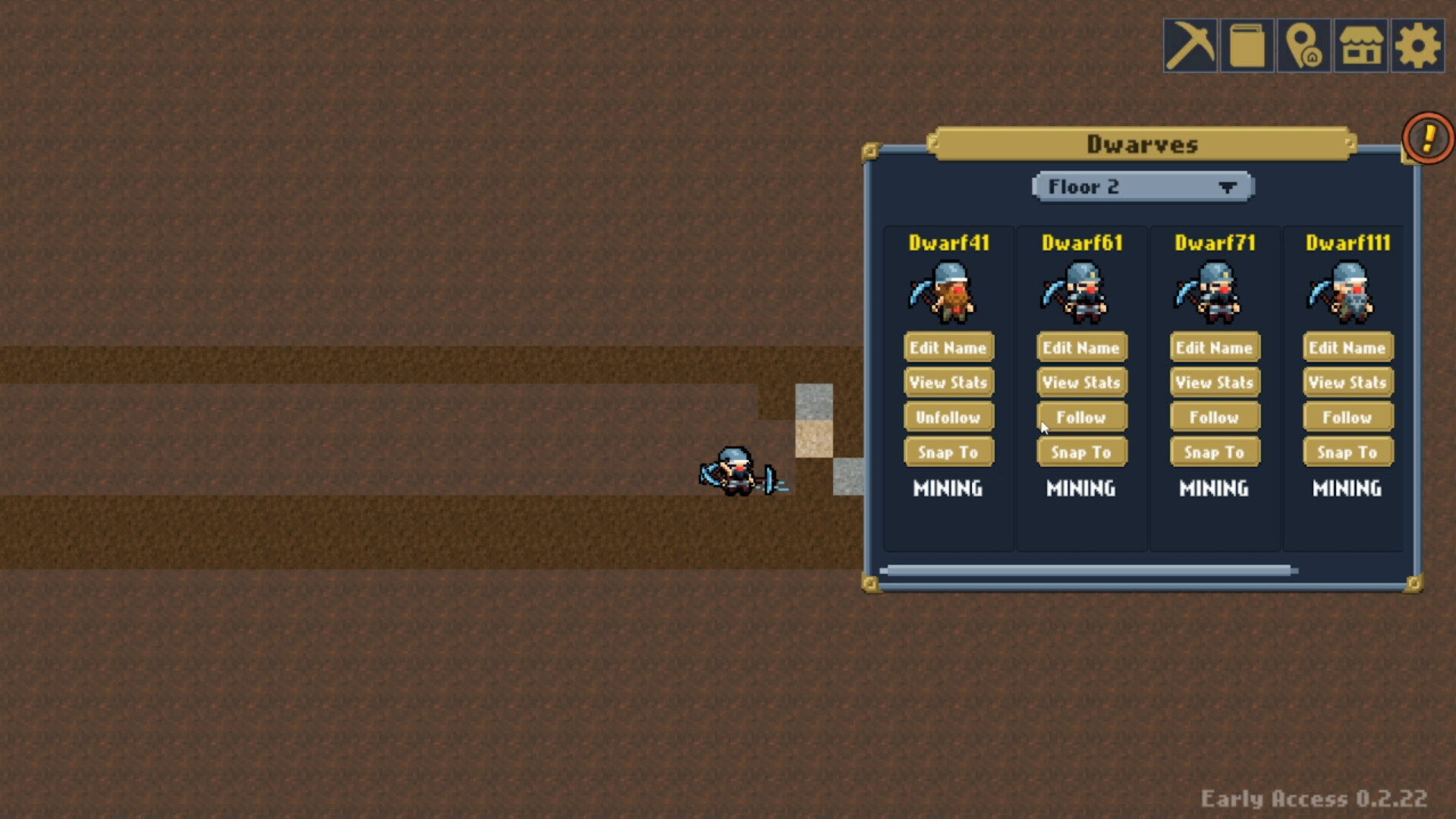Select the mining dwarf in the tunnel
Viewport: 1456px width, 819px height.
coord(734,471)
